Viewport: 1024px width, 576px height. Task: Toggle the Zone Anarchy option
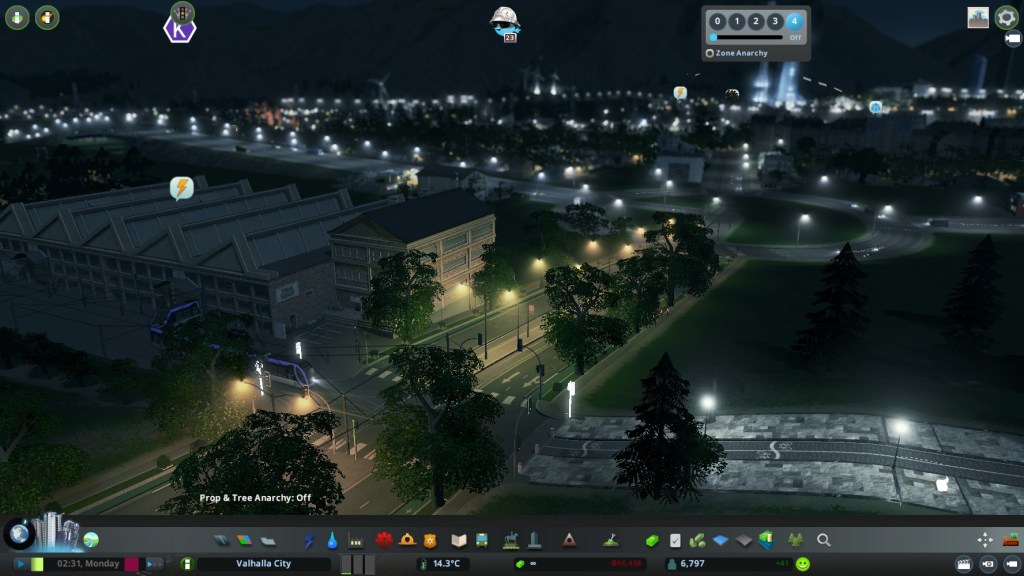(x=710, y=53)
